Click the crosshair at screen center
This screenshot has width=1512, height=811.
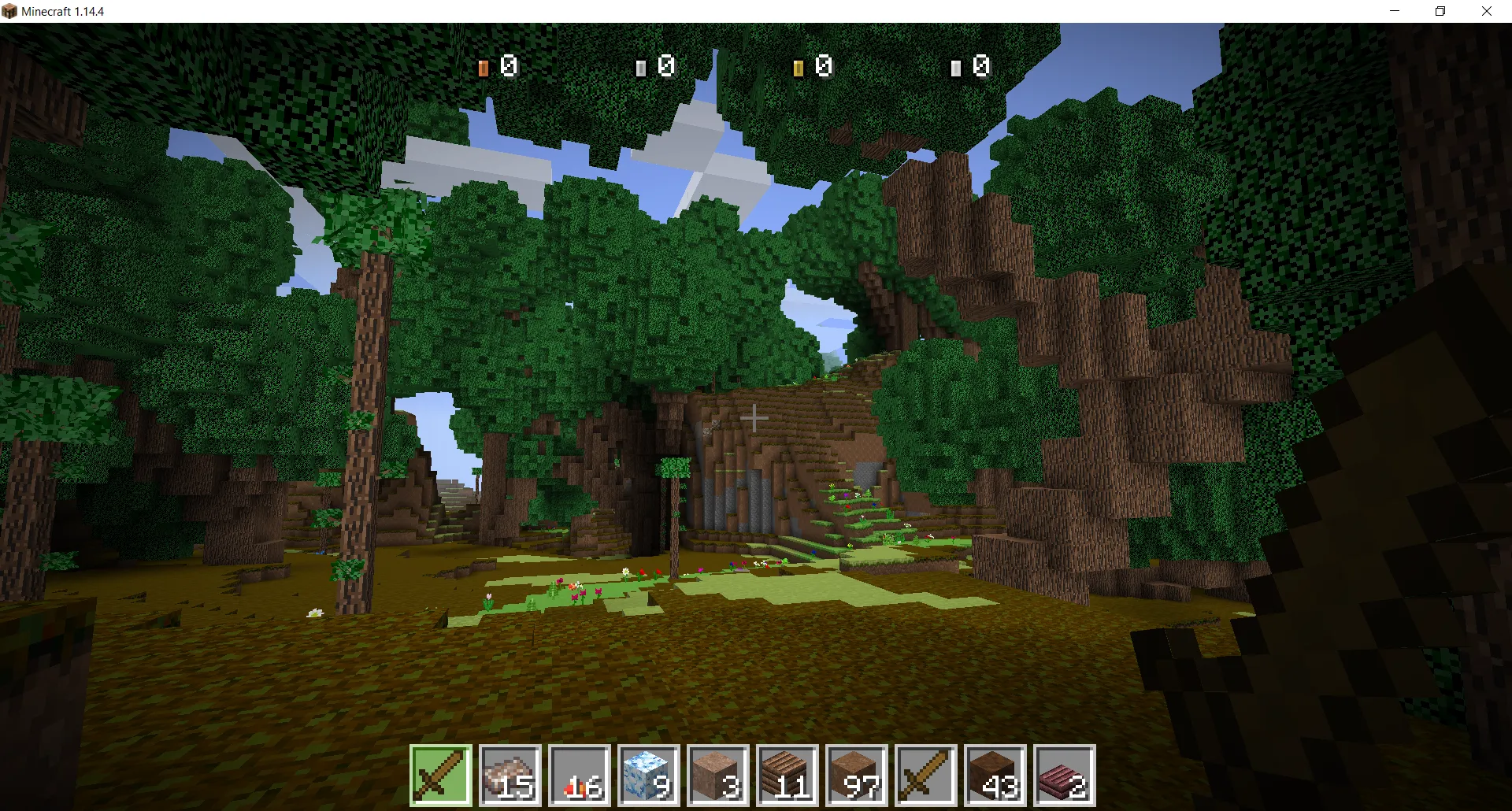pos(754,417)
